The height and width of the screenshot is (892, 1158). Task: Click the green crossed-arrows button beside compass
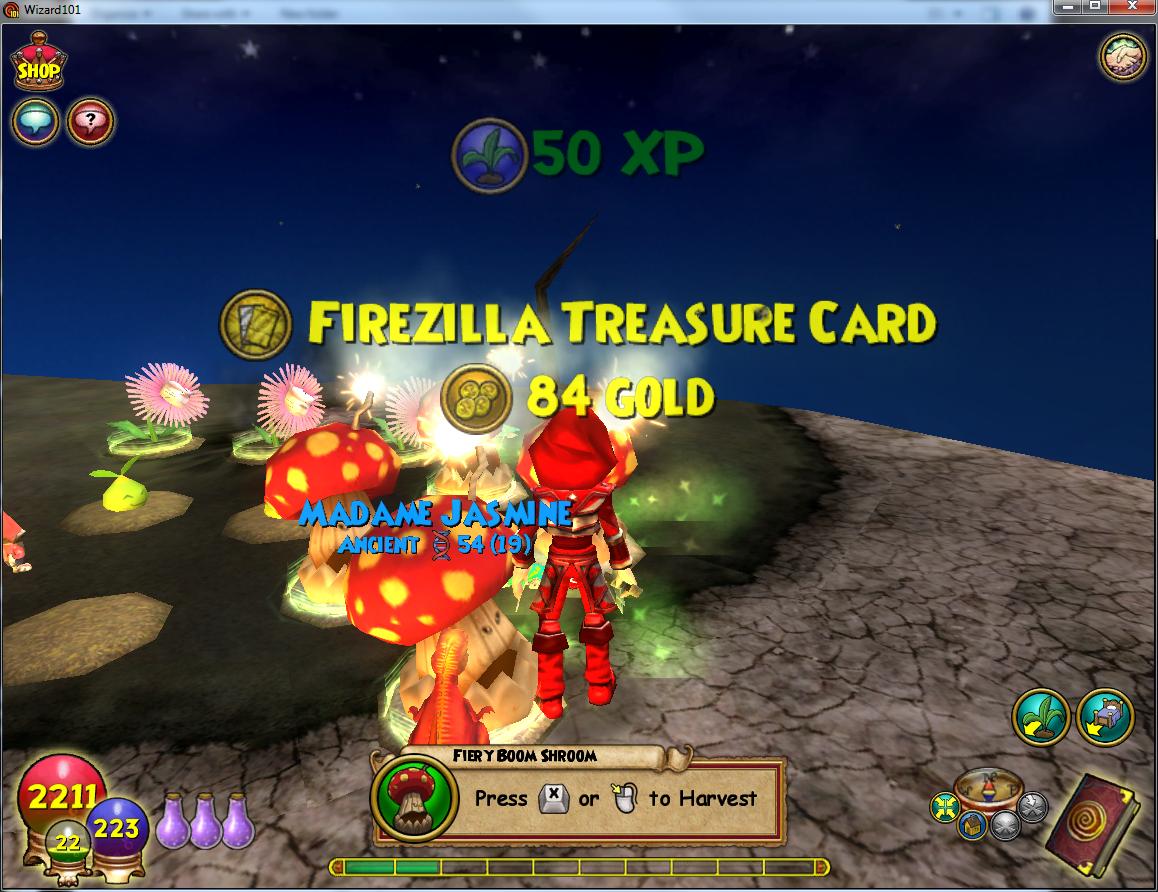[944, 805]
